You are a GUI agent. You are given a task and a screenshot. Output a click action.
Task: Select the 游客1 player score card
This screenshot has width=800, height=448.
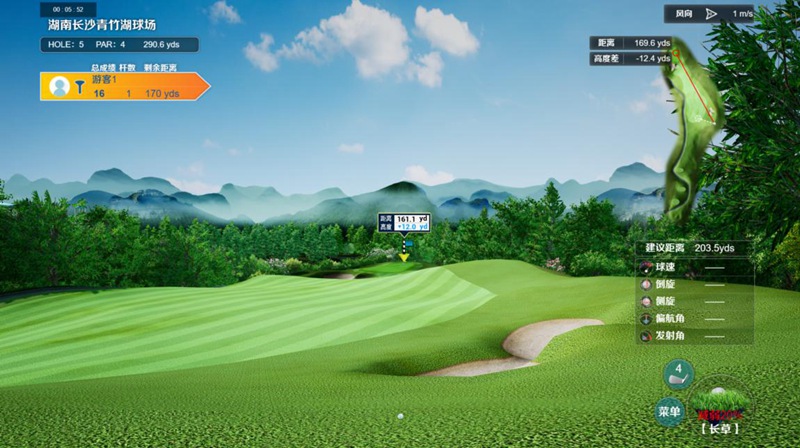click(x=124, y=86)
